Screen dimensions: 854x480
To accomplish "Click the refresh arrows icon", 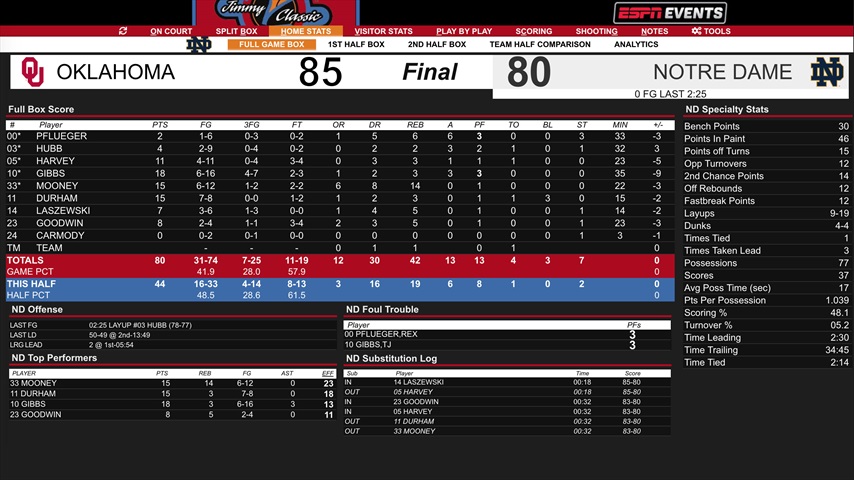I will tap(123, 31).
